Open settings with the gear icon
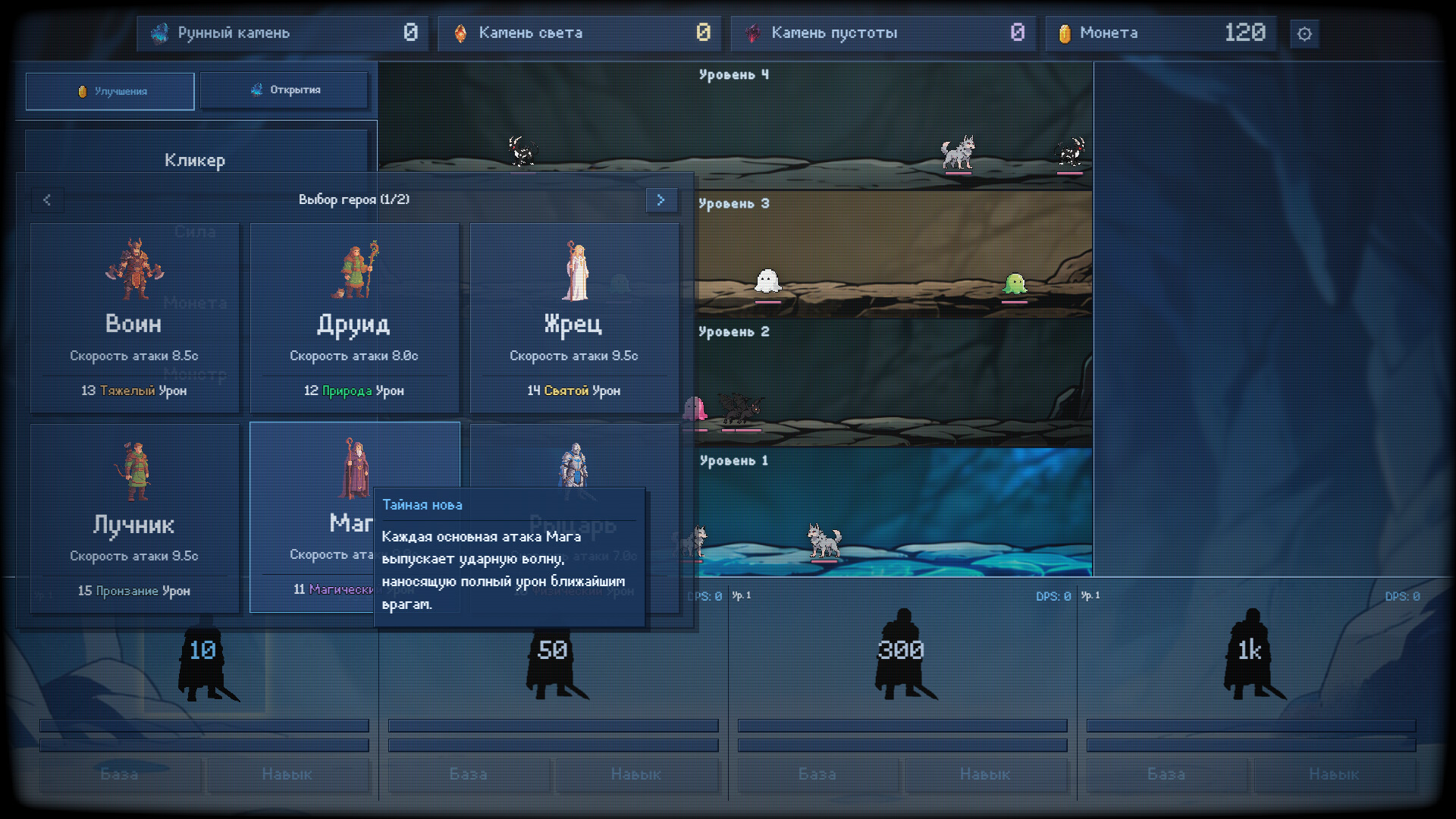1456x819 pixels. [x=1304, y=34]
